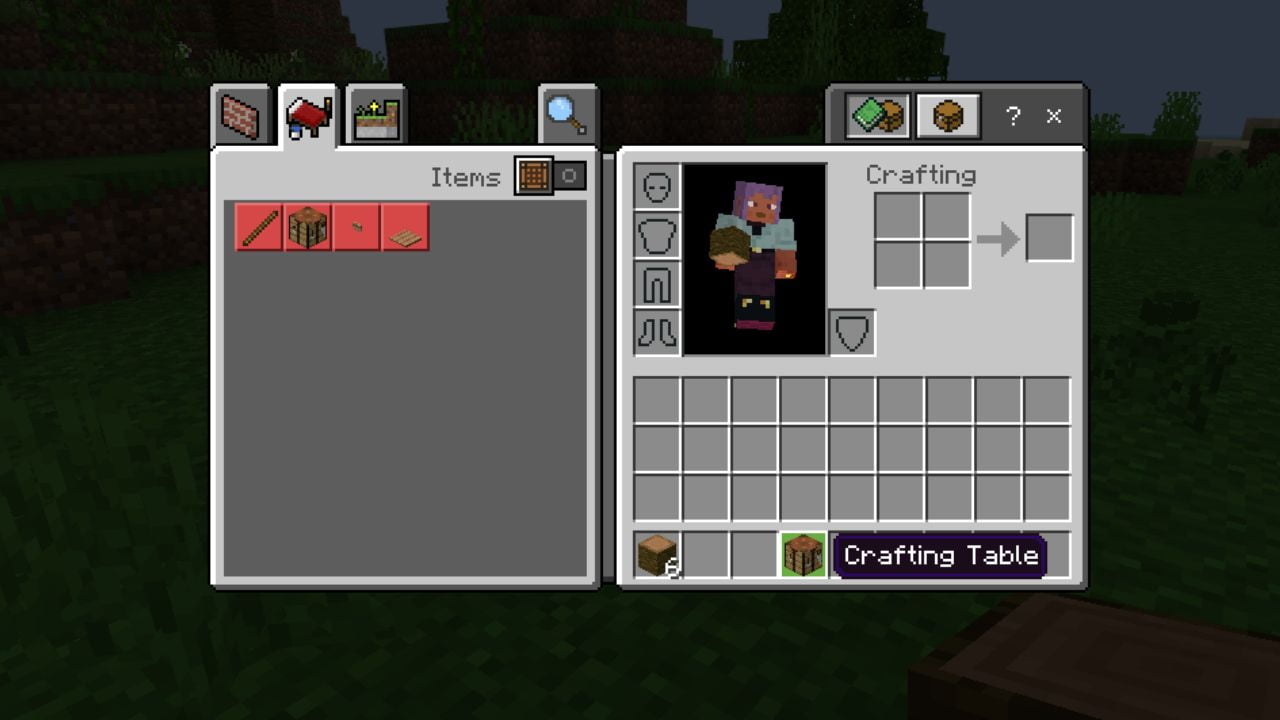Pick the wooden pressure plate recipe
This screenshot has width=1280, height=720.
(x=404, y=228)
